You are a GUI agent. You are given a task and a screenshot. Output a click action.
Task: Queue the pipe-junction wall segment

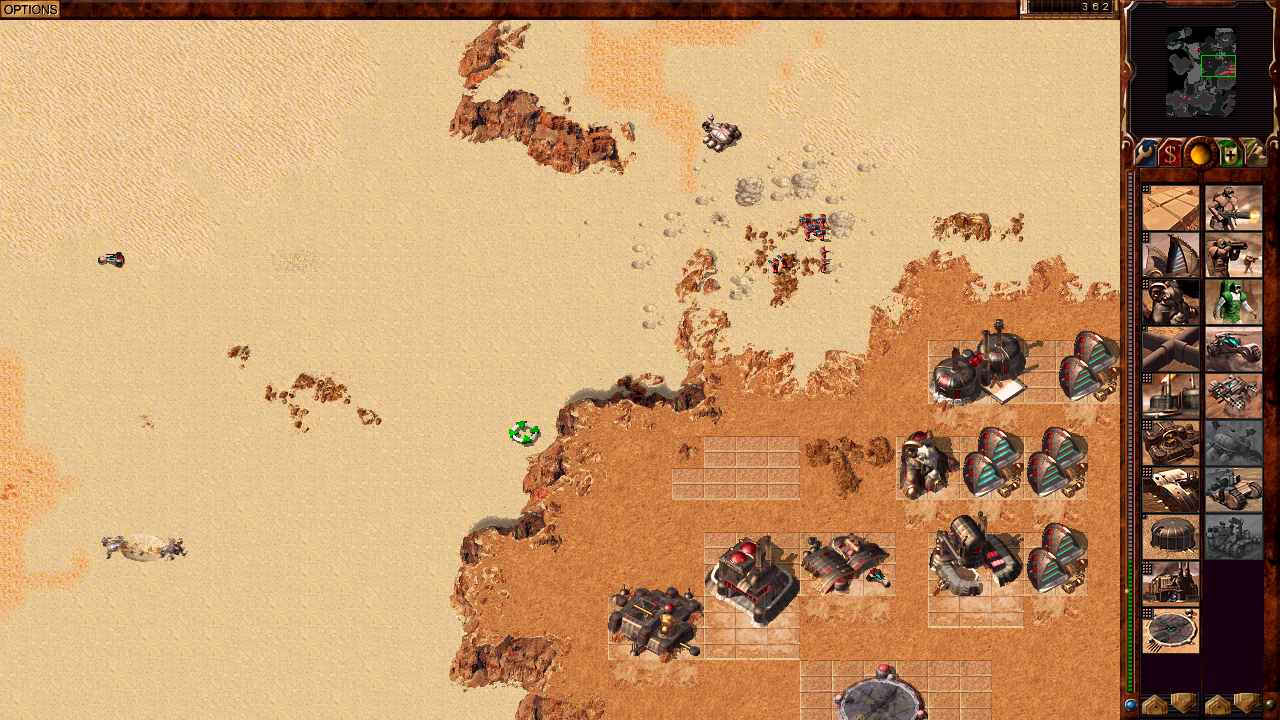[1171, 349]
